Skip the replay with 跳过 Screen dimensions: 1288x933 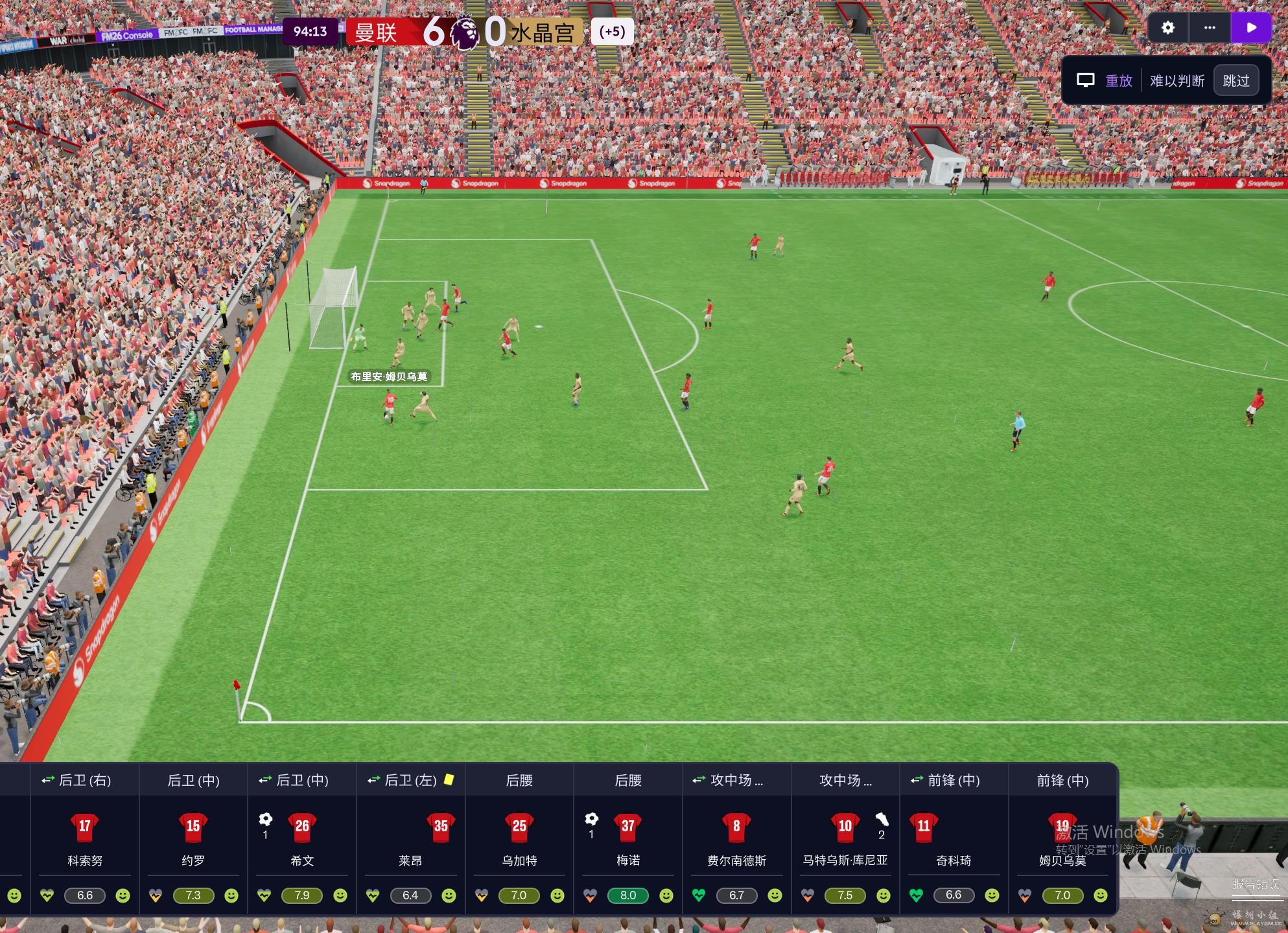(x=1235, y=81)
